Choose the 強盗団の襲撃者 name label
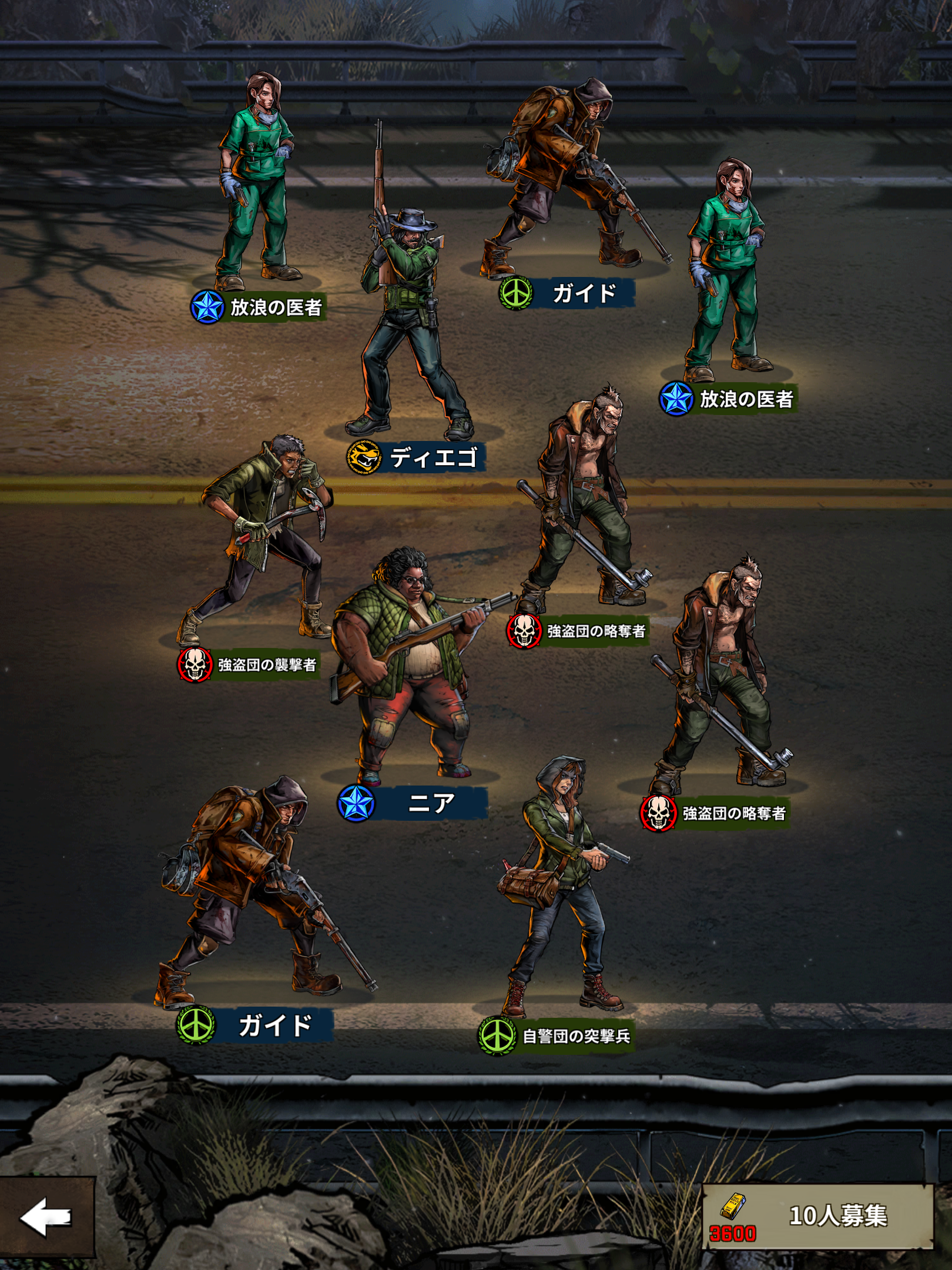This screenshot has width=952, height=1270. pyautogui.click(x=266, y=665)
